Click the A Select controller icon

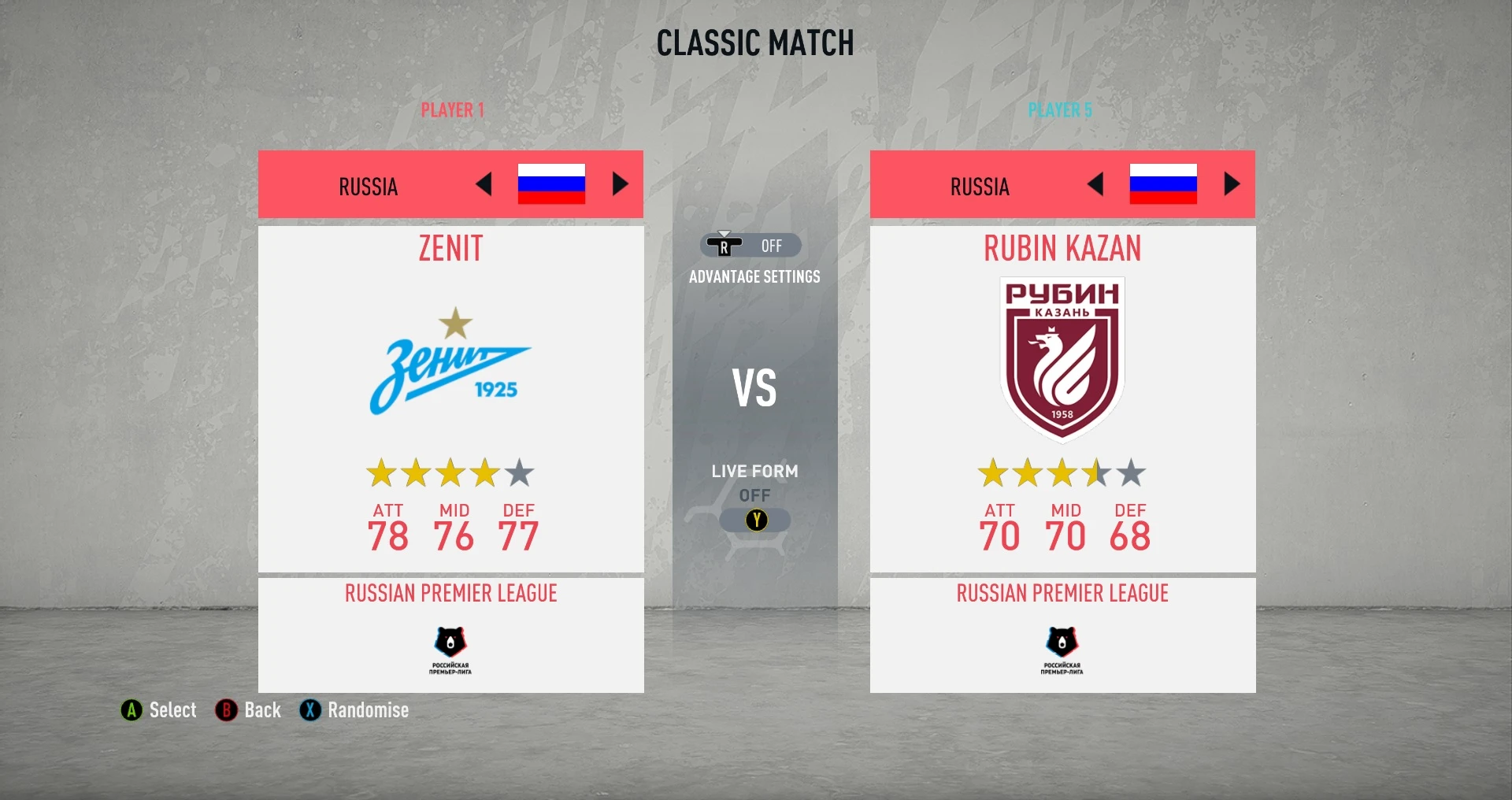click(x=129, y=710)
